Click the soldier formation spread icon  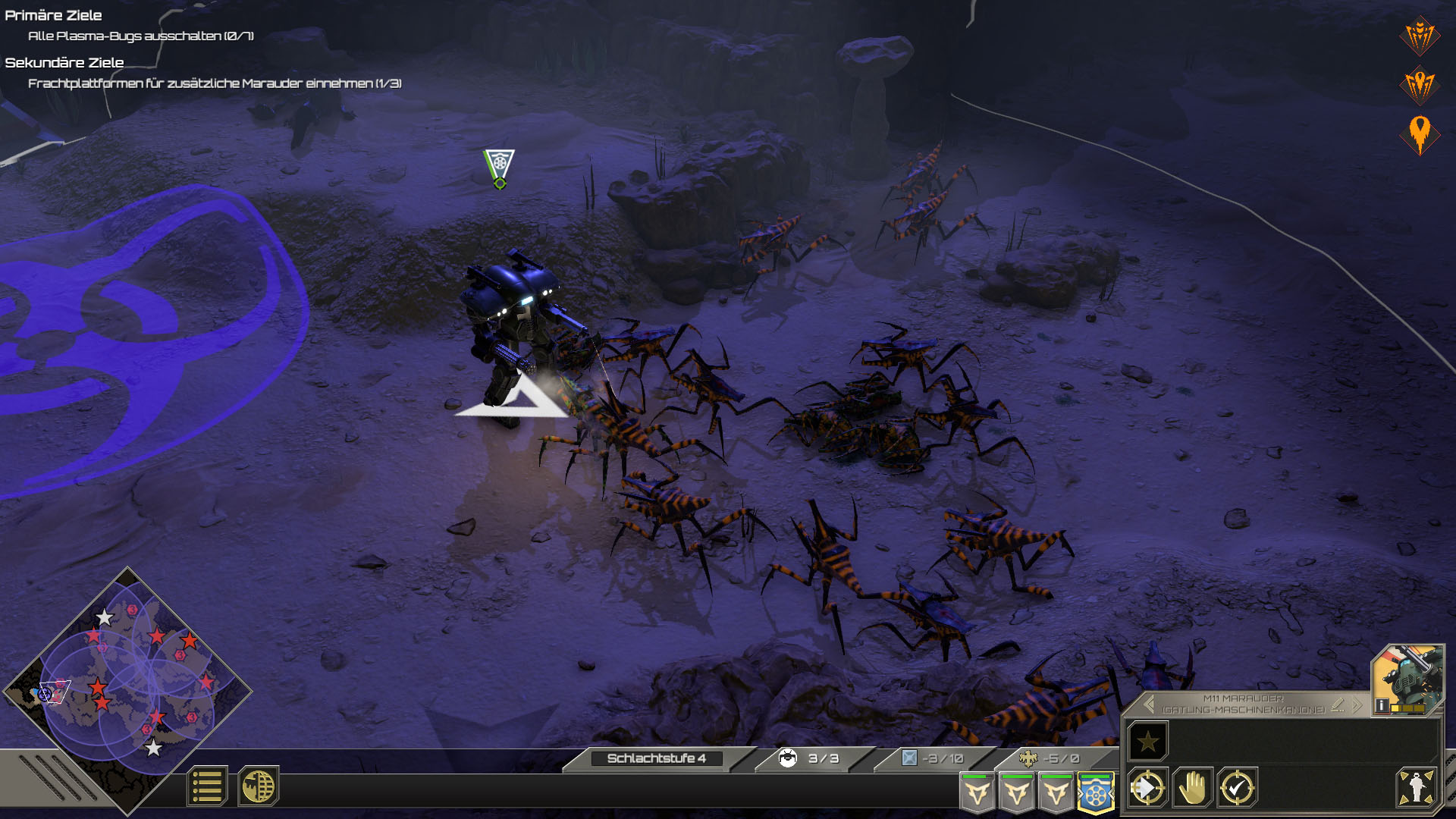click(1416, 788)
